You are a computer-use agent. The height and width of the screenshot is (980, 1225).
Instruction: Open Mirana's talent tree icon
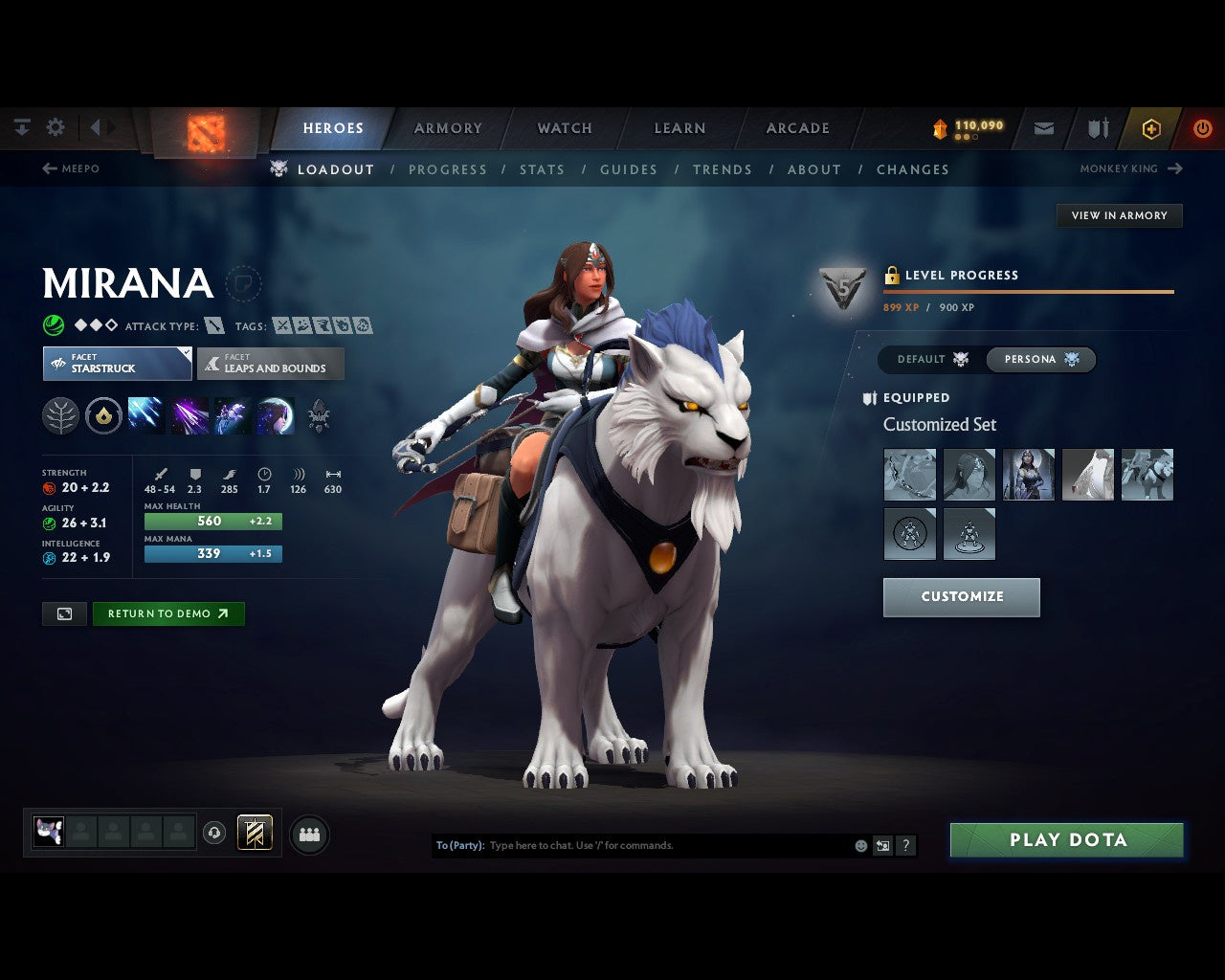click(60, 415)
